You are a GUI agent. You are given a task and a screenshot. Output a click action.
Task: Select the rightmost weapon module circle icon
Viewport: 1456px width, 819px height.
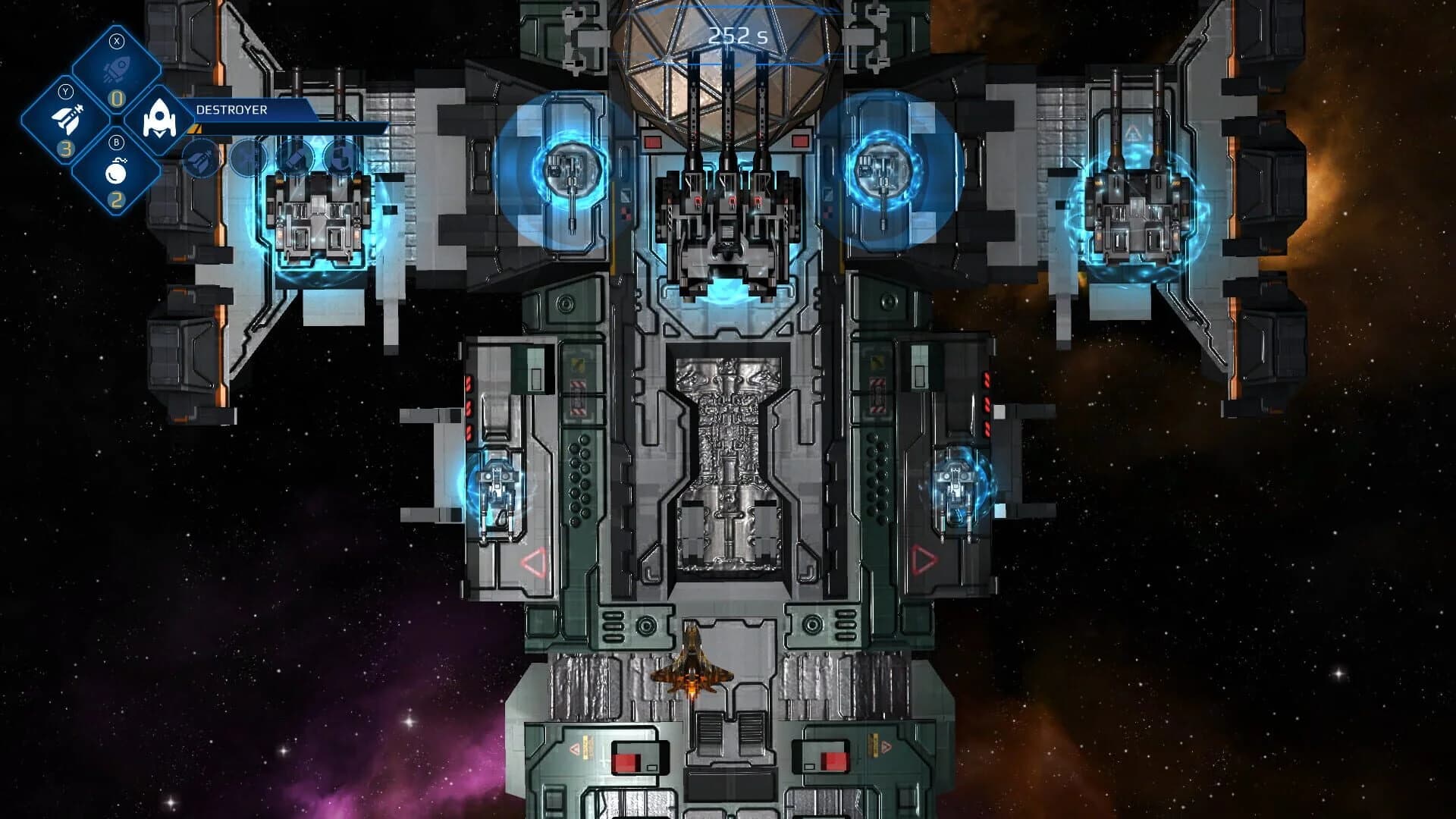[x=339, y=160]
